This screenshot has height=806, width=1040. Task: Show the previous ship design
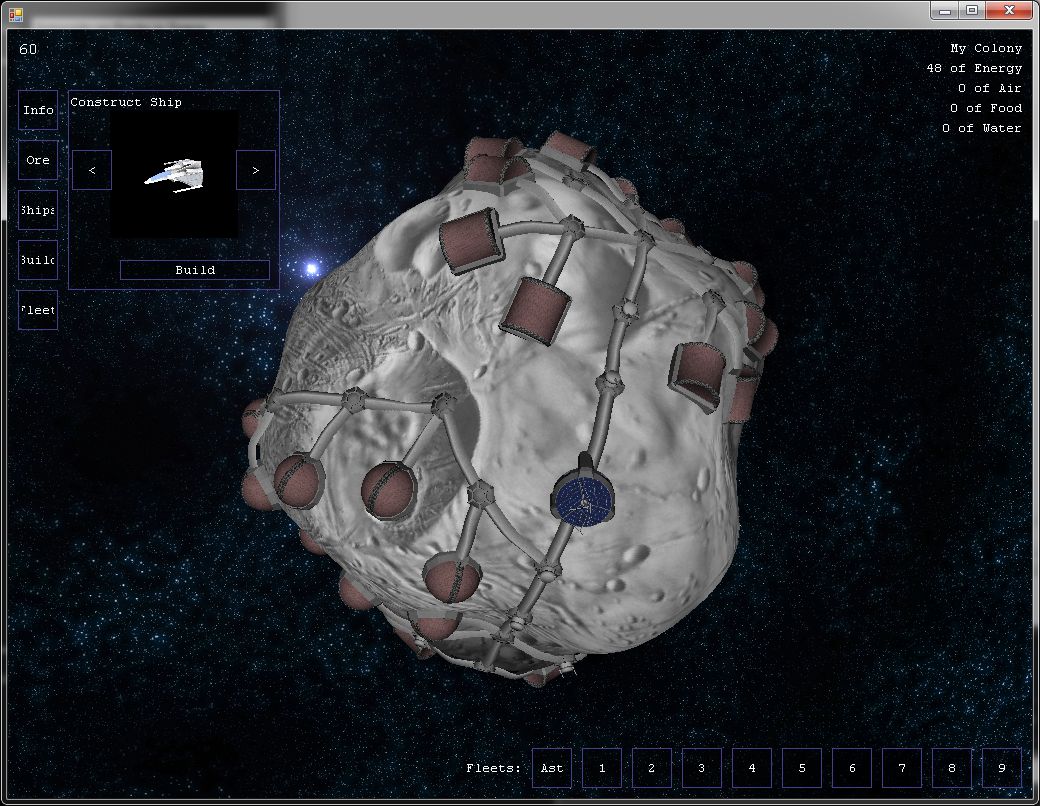click(x=92, y=170)
